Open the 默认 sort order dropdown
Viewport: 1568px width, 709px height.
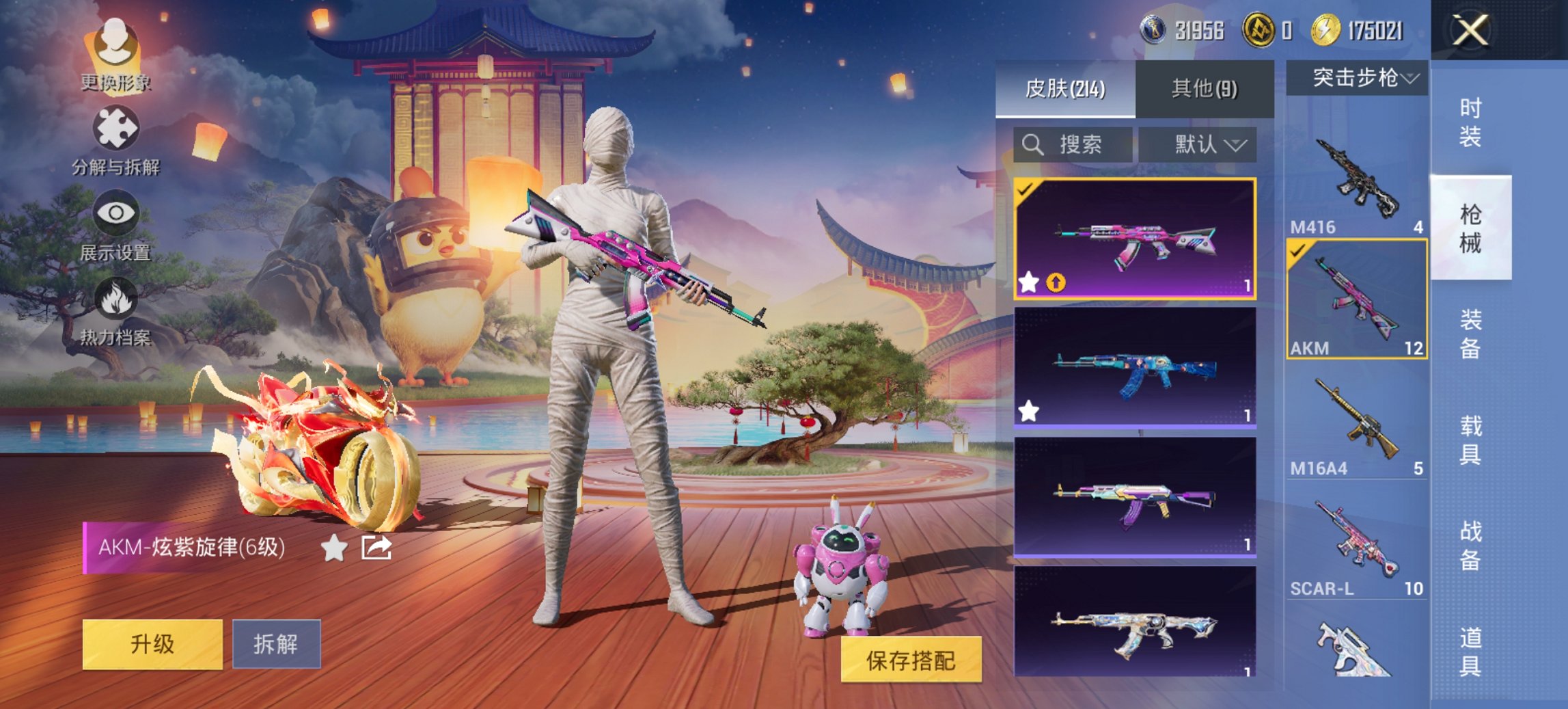coord(1198,145)
